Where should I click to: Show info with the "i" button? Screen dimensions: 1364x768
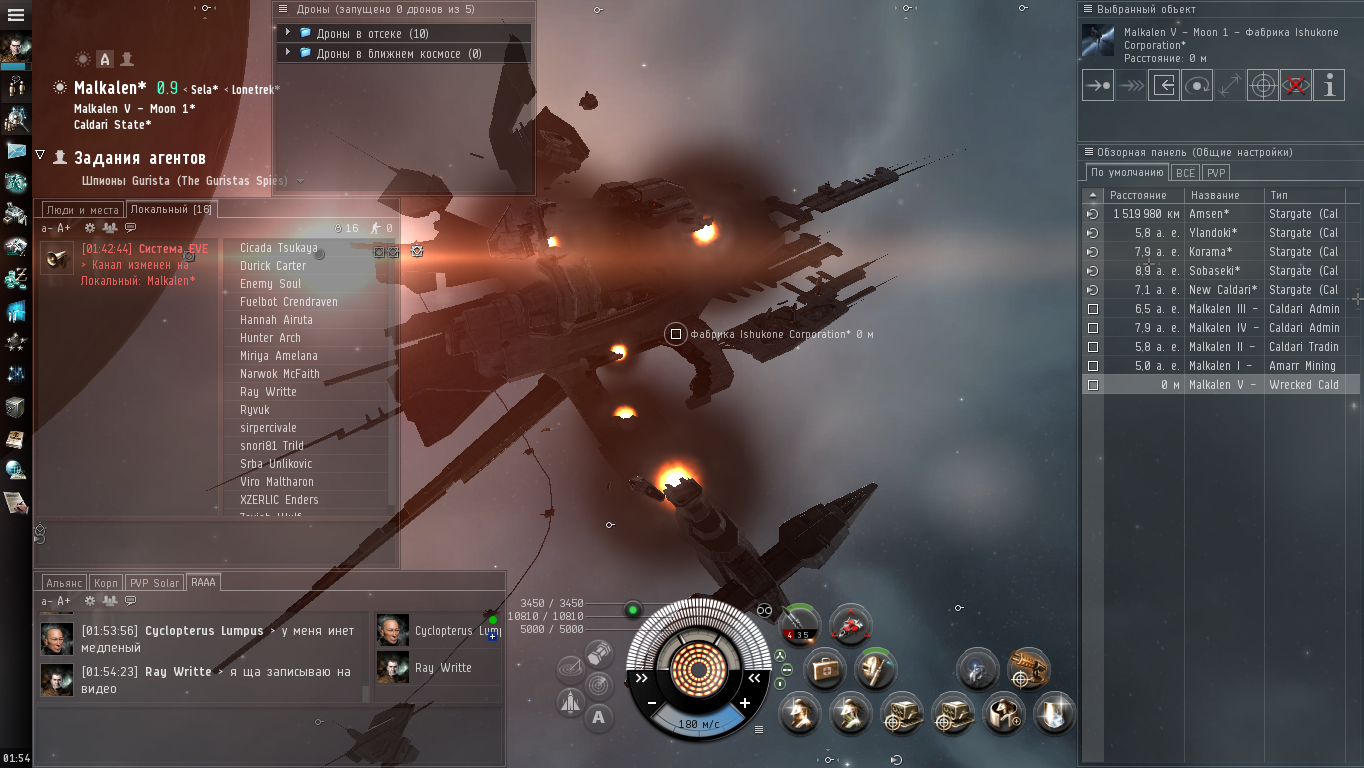point(1329,85)
